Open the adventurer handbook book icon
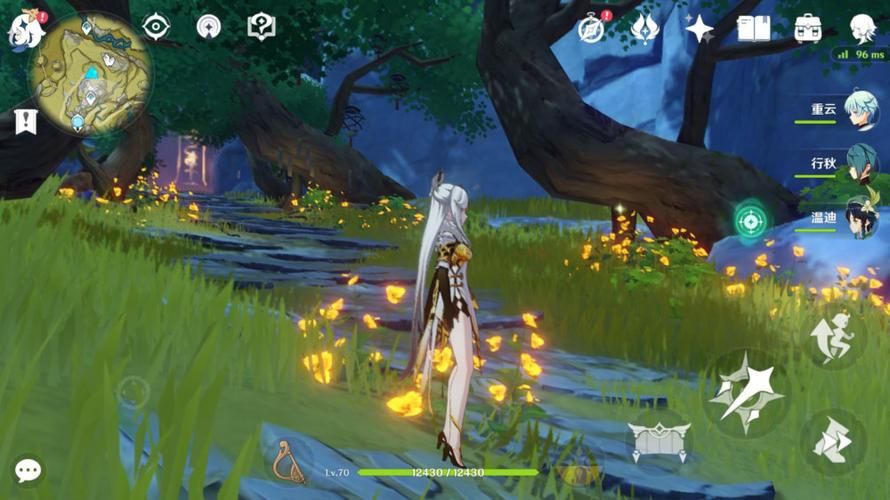 (x=753, y=28)
